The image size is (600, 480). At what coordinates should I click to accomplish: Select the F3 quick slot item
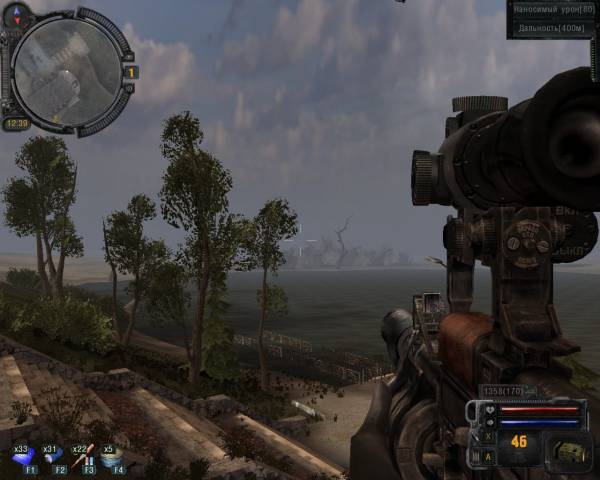click(x=82, y=458)
